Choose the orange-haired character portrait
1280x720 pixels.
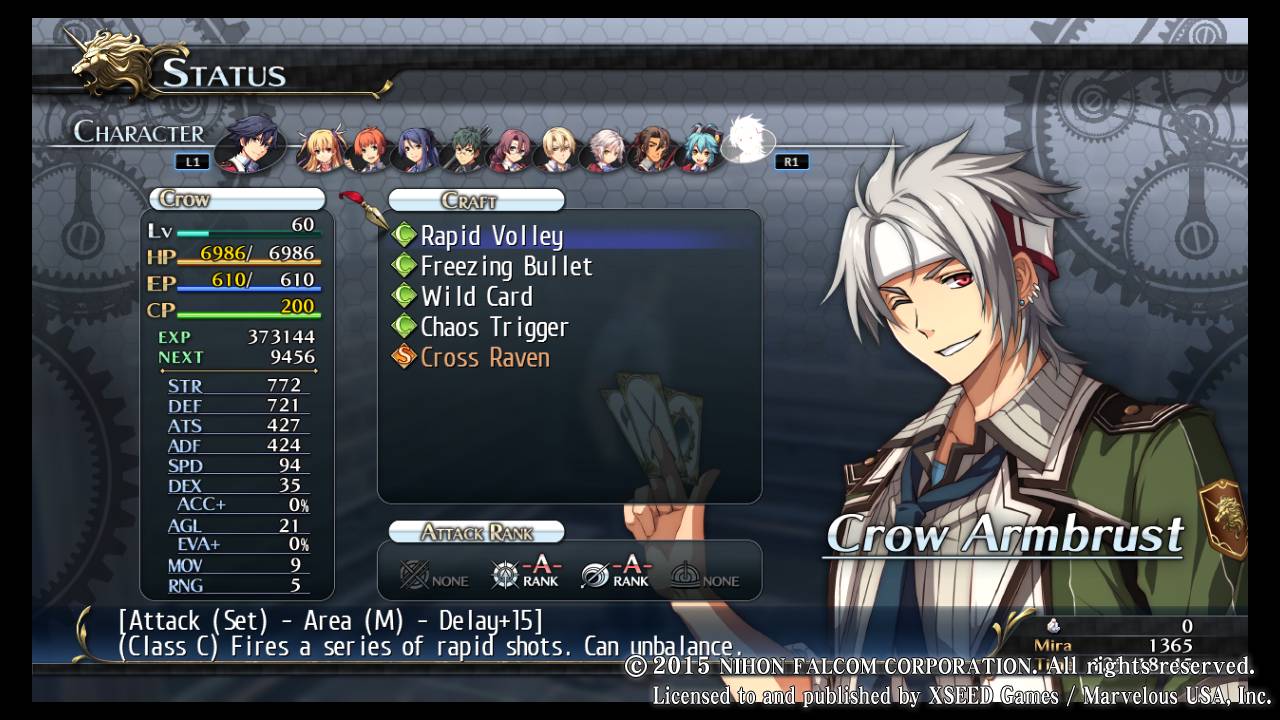(368, 149)
